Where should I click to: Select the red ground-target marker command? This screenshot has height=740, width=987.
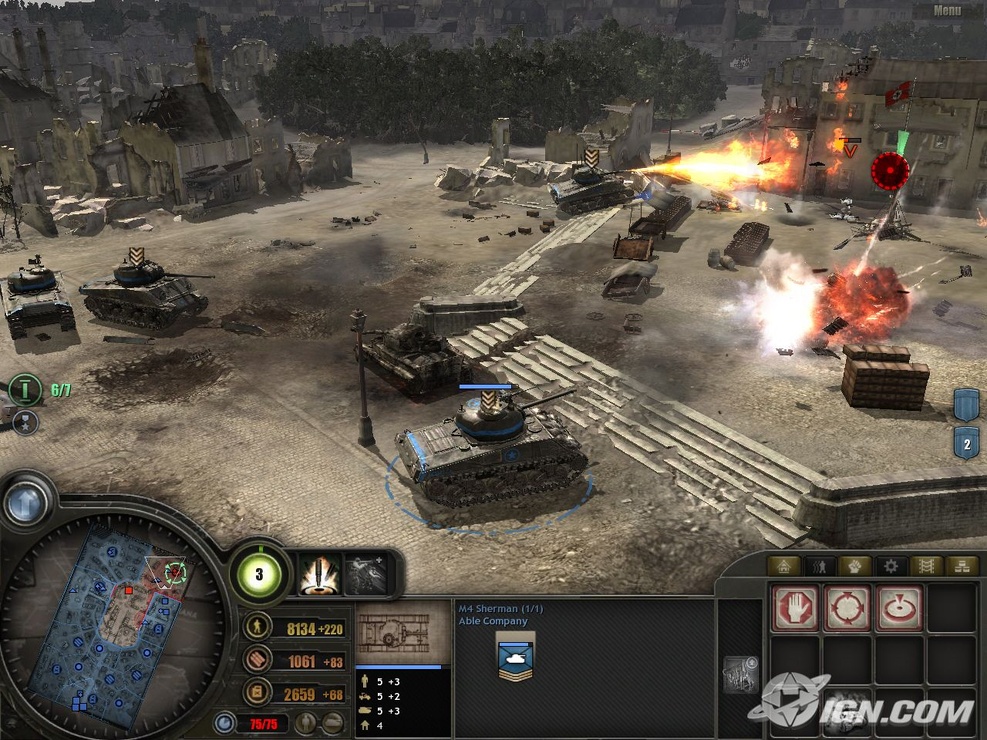click(x=899, y=608)
